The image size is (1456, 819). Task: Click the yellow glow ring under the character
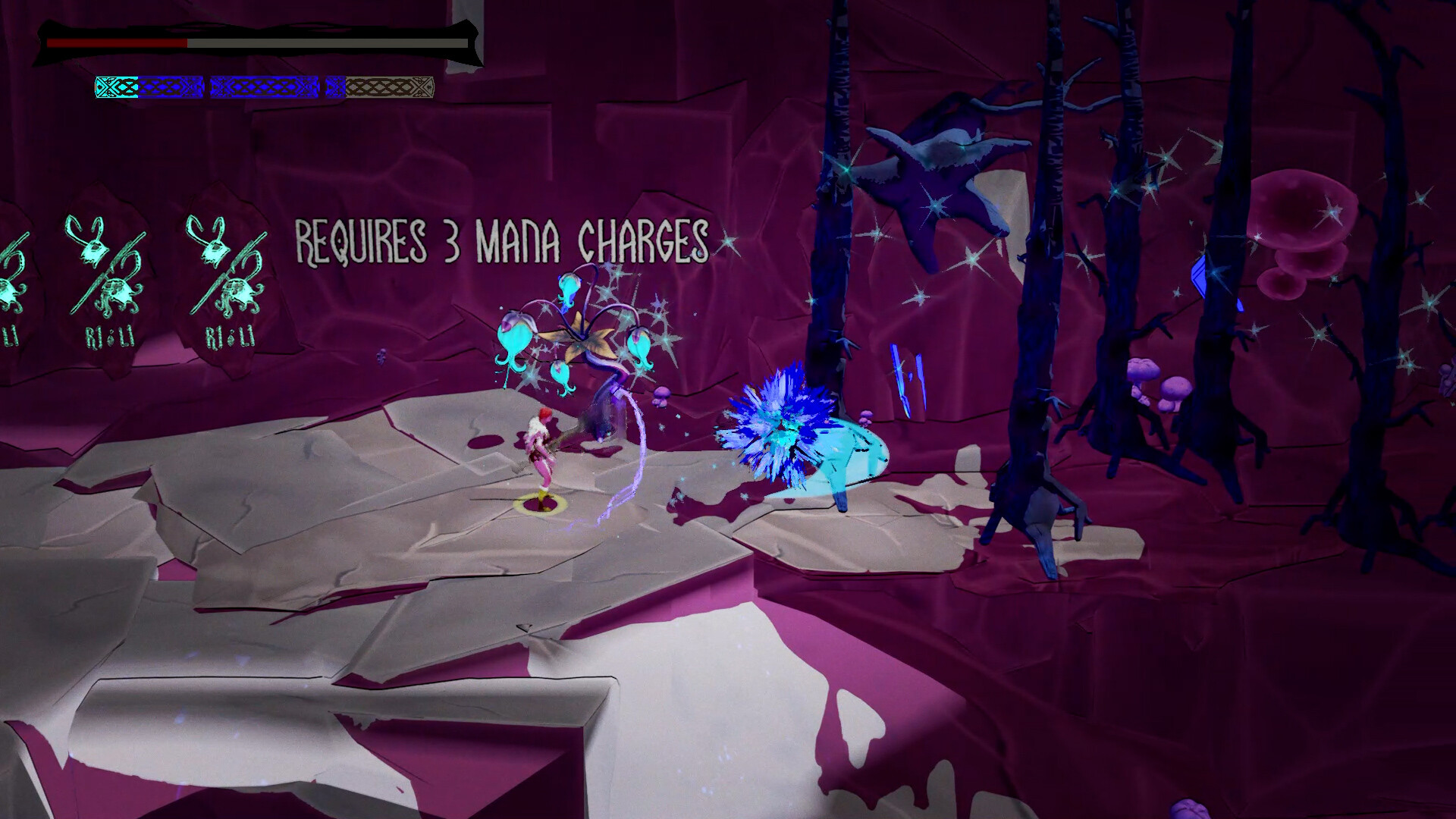(x=540, y=504)
